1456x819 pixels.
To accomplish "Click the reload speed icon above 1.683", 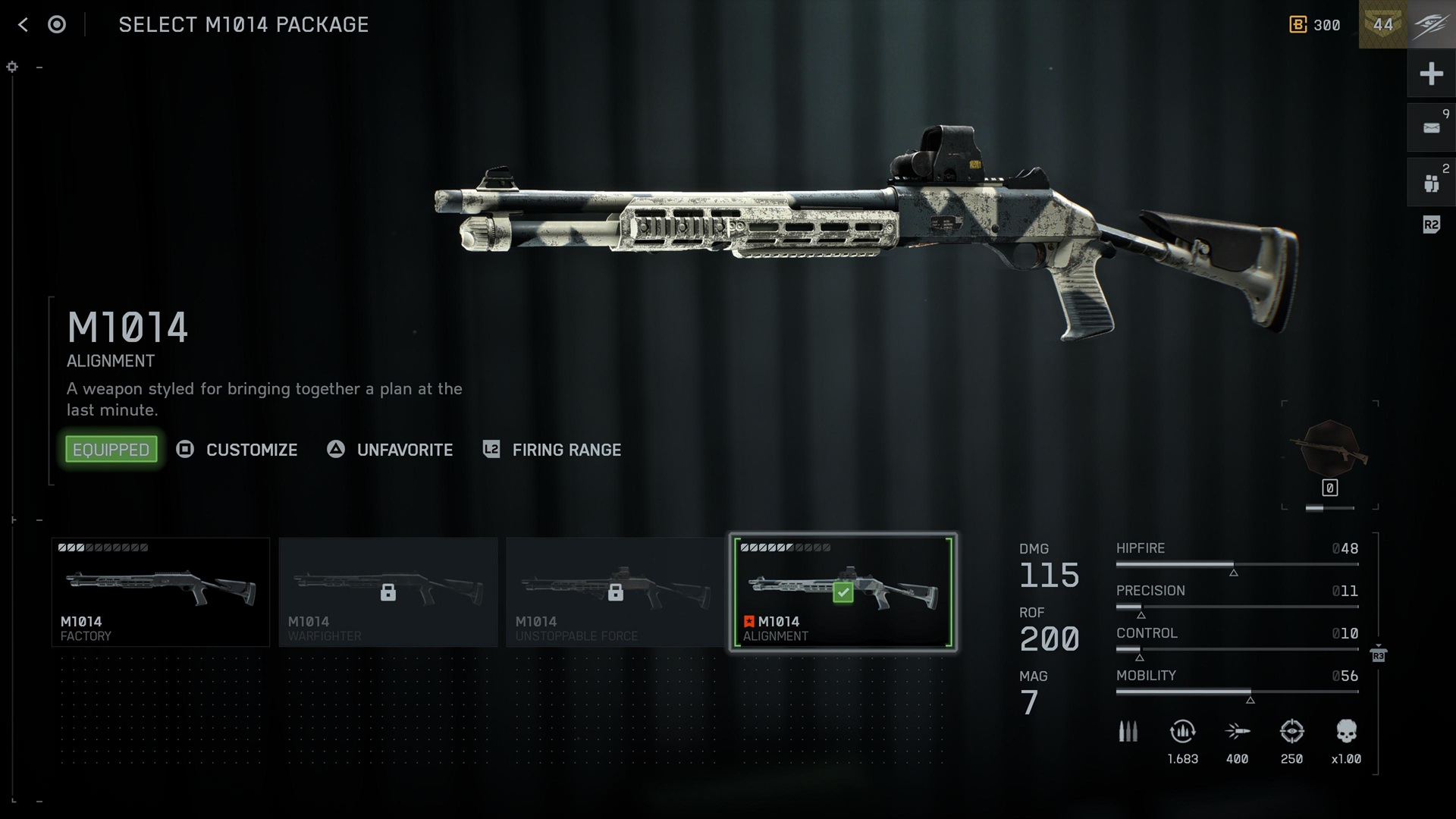I will point(1183,733).
